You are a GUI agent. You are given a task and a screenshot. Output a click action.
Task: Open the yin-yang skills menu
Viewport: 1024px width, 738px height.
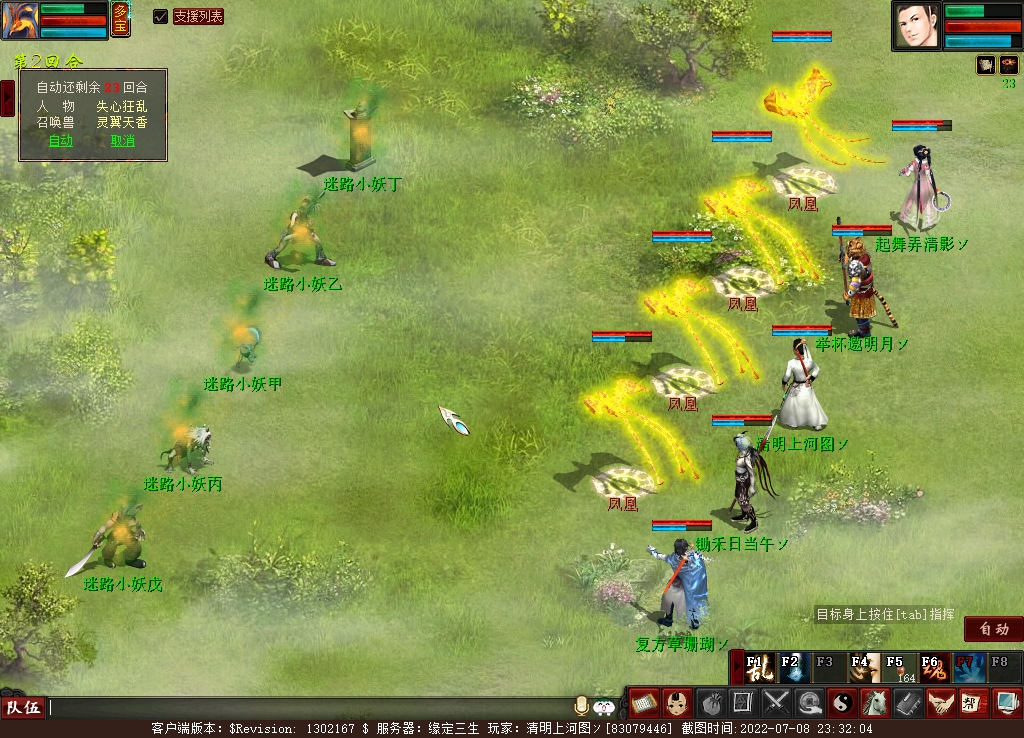[842, 703]
